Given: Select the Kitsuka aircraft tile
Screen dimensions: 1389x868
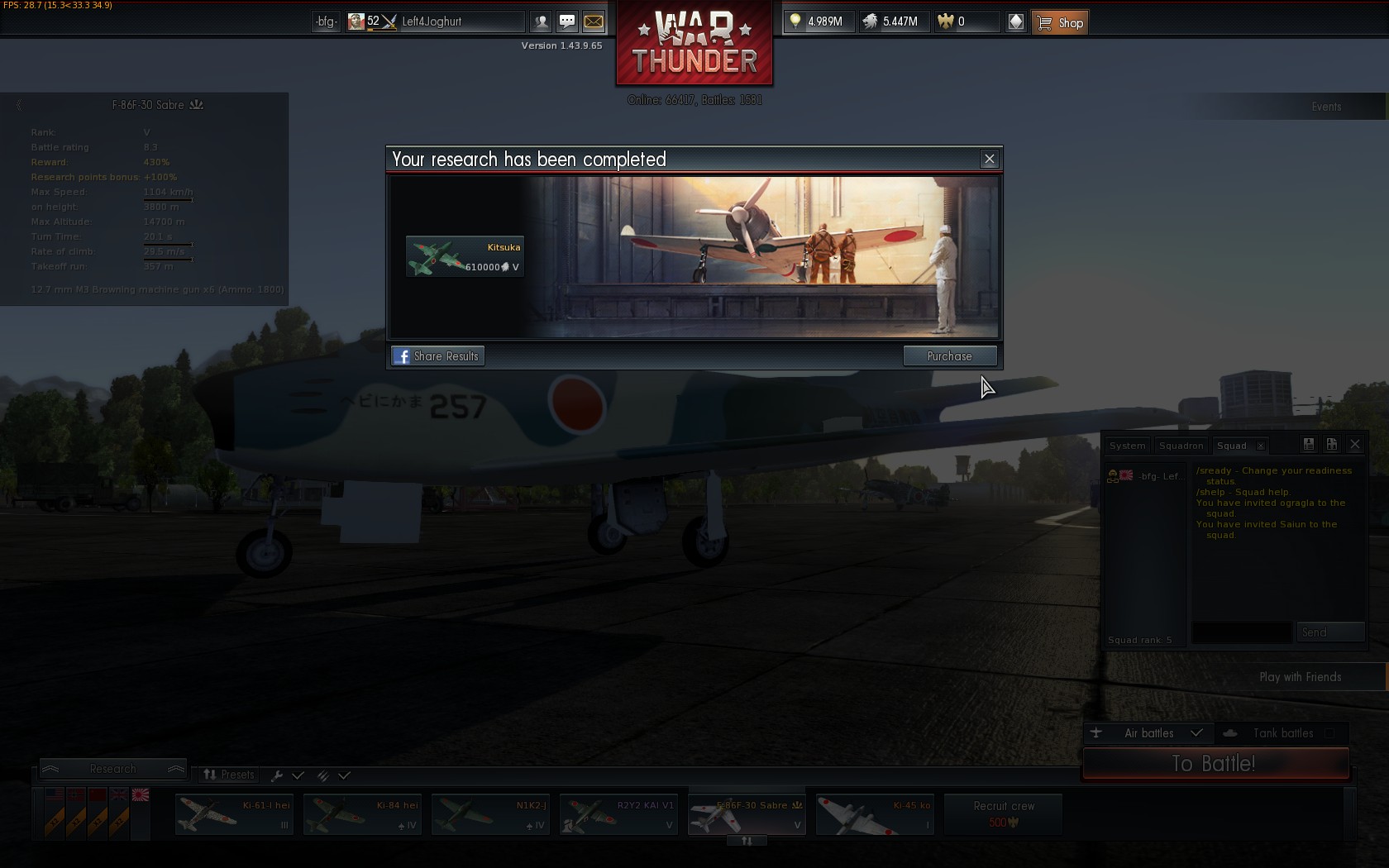Looking at the screenshot, I should 465,257.
